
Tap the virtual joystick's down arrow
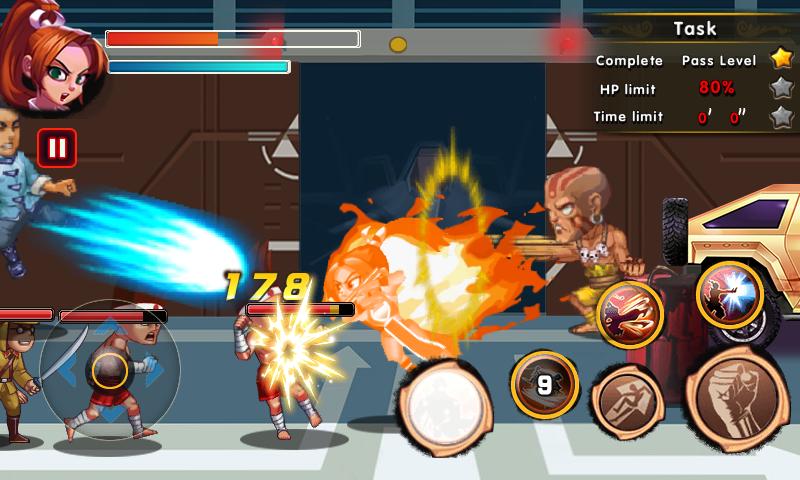click(x=109, y=415)
